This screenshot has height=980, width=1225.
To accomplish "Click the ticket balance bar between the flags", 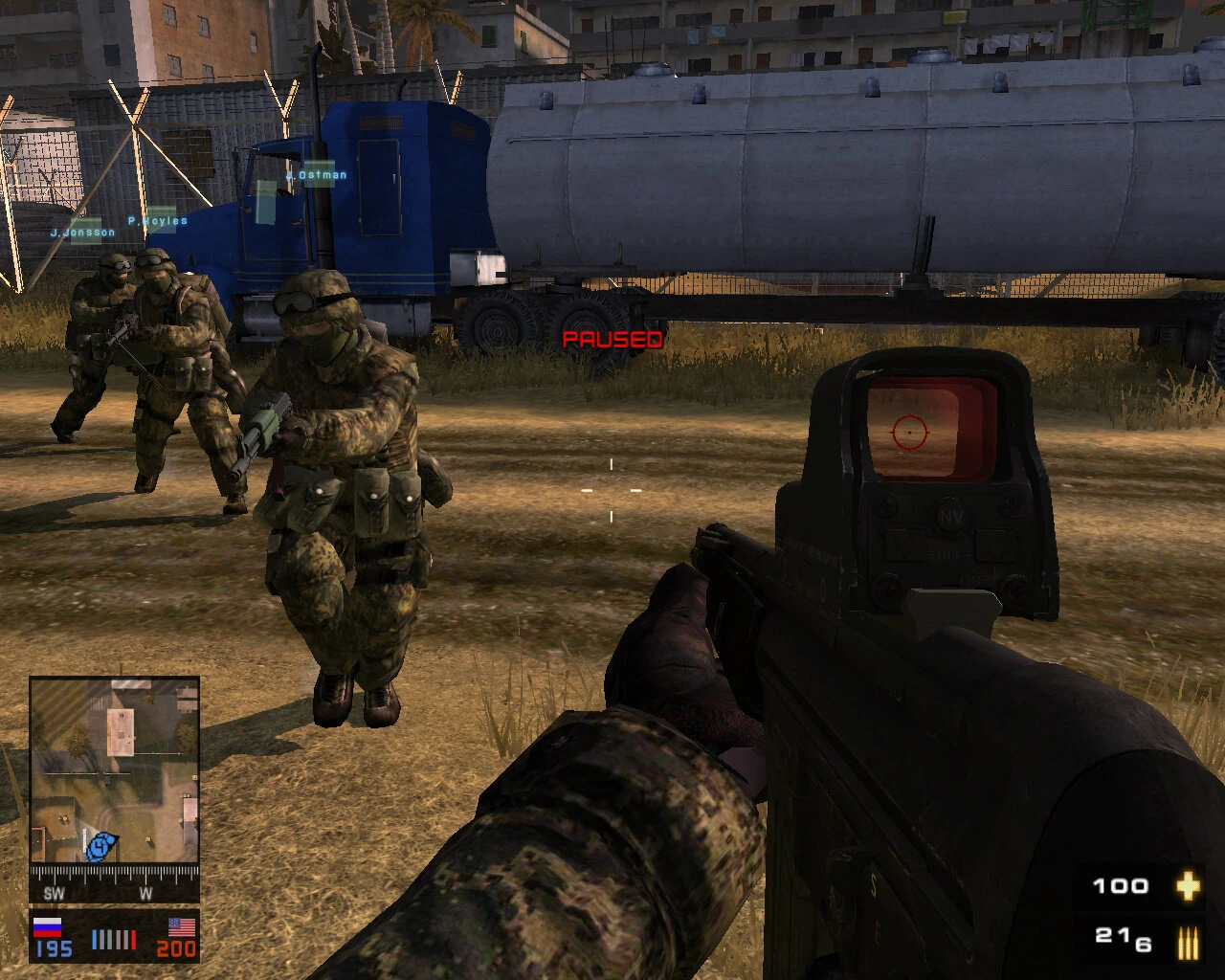I will [x=113, y=939].
